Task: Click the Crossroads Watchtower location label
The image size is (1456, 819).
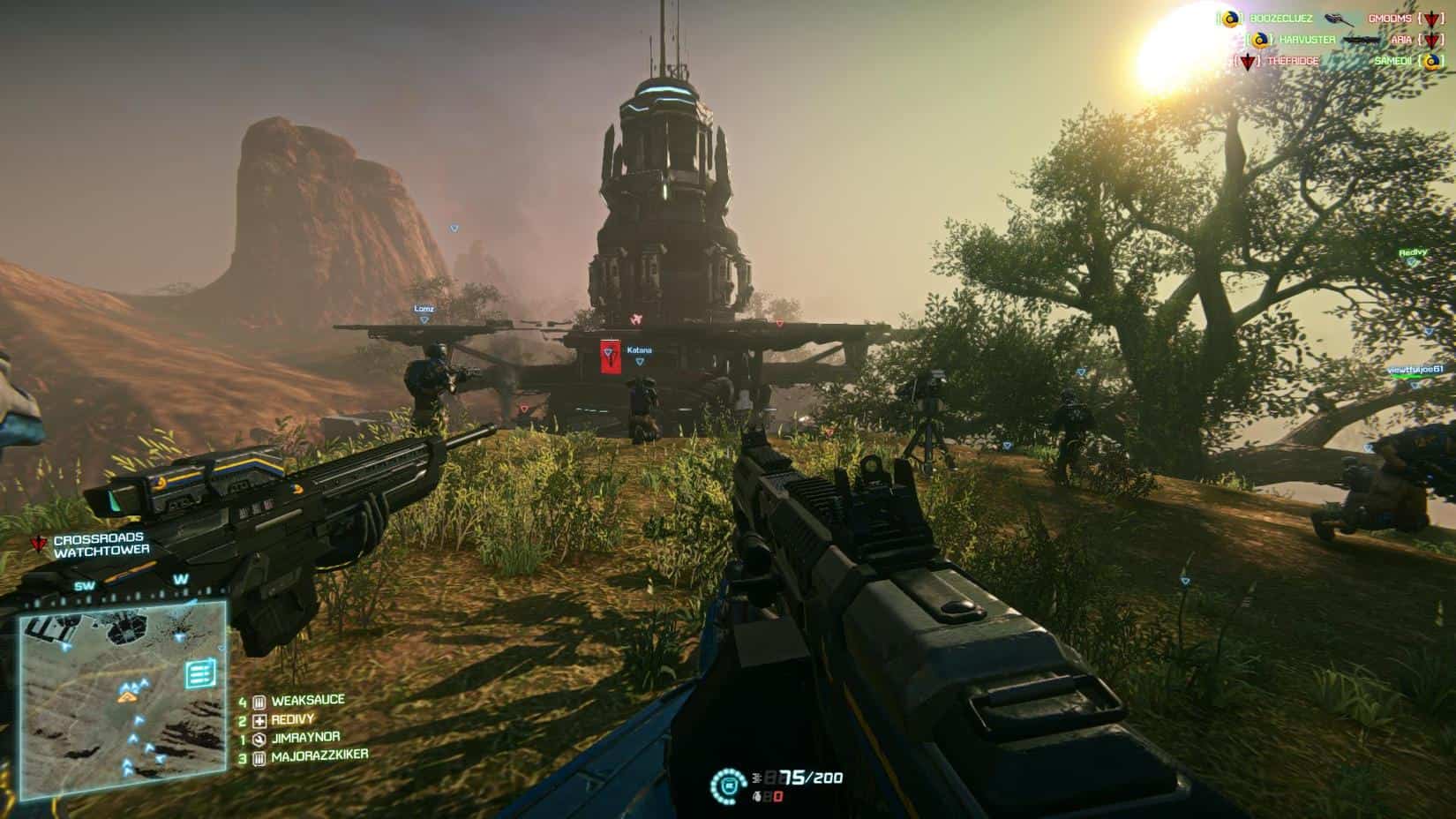Action: (x=101, y=545)
